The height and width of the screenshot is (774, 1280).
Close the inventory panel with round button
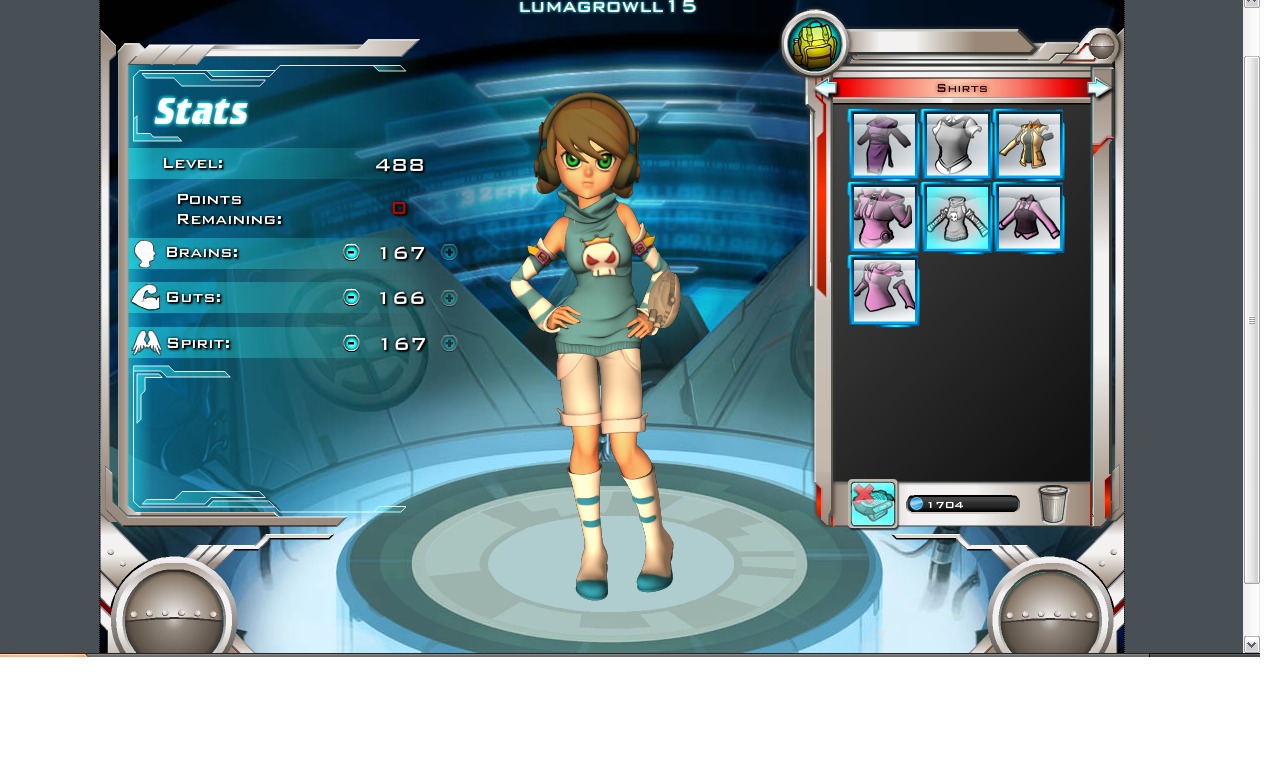click(x=1101, y=46)
